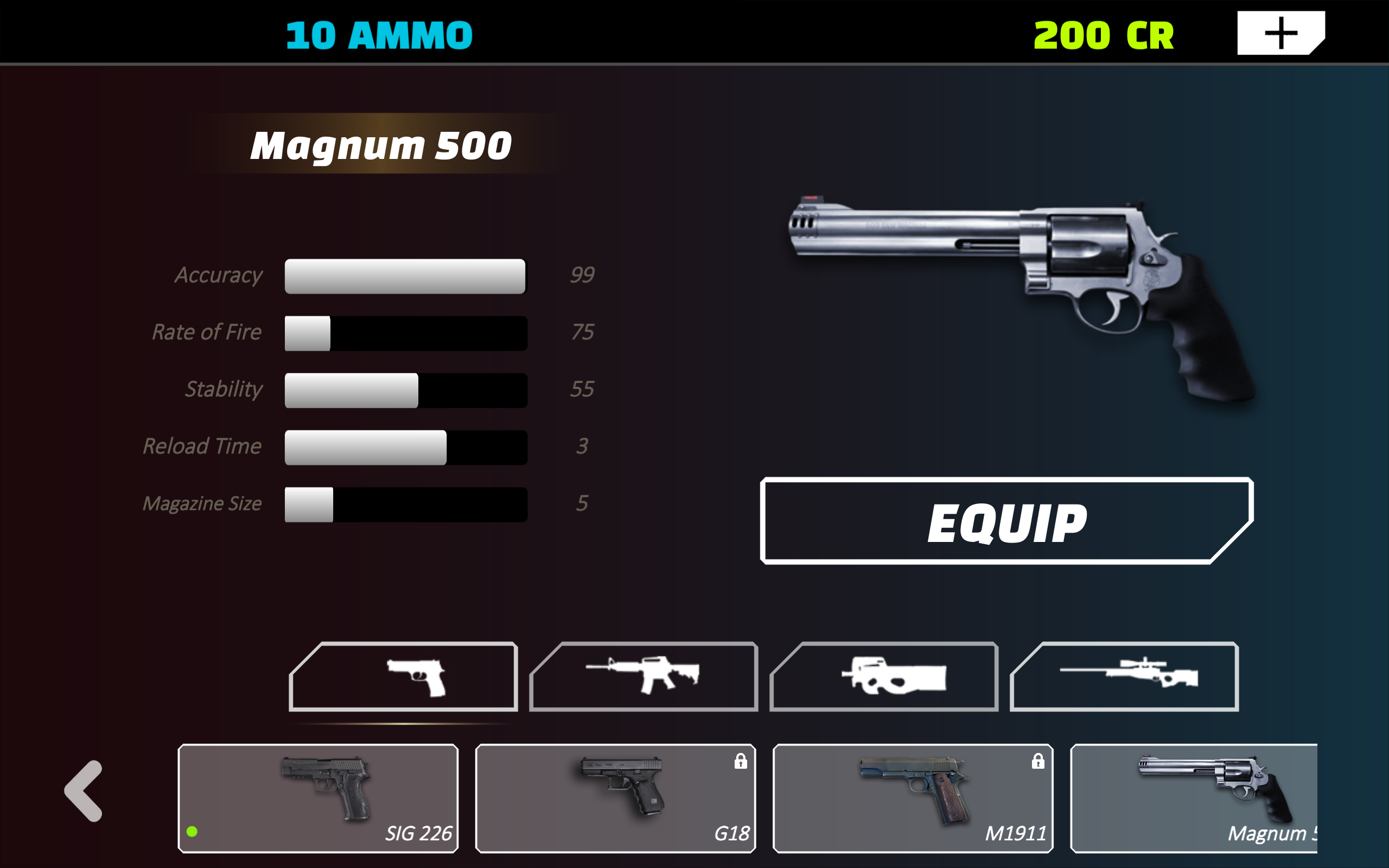The height and width of the screenshot is (868, 1389).
Task: Click the lock icon on the M1911
Action: point(1038,761)
